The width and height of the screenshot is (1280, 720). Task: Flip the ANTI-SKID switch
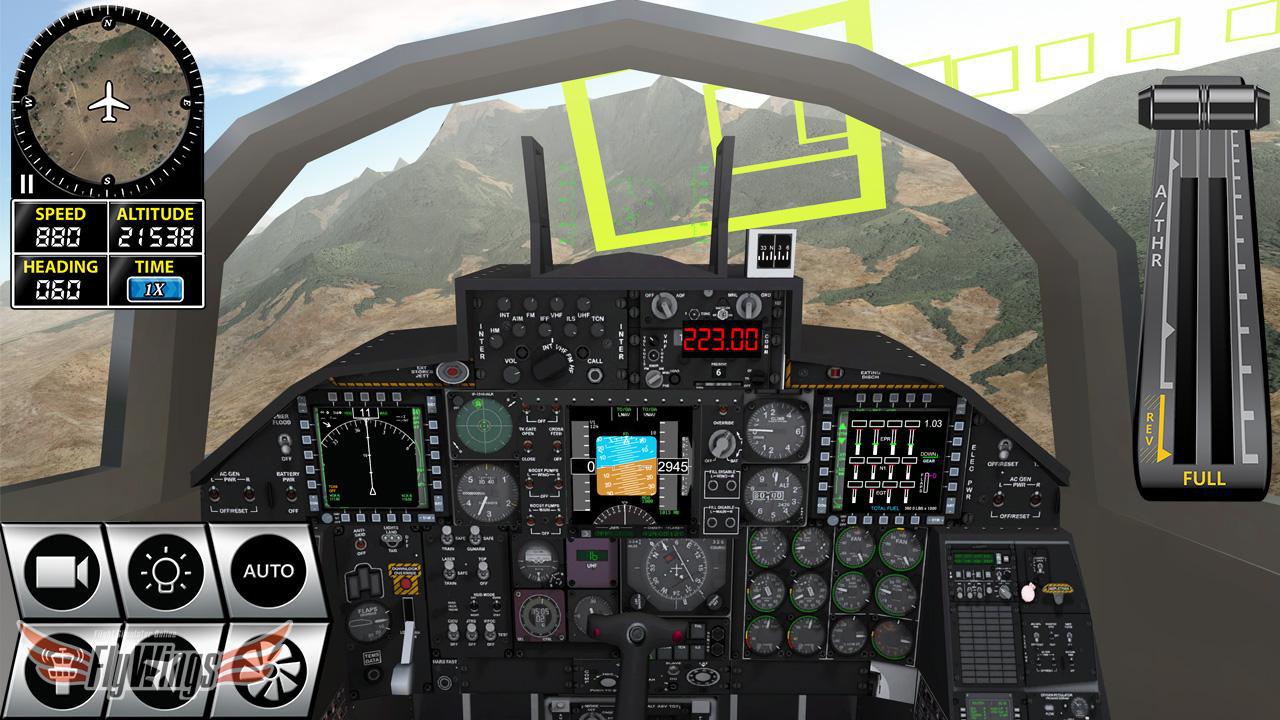click(359, 546)
